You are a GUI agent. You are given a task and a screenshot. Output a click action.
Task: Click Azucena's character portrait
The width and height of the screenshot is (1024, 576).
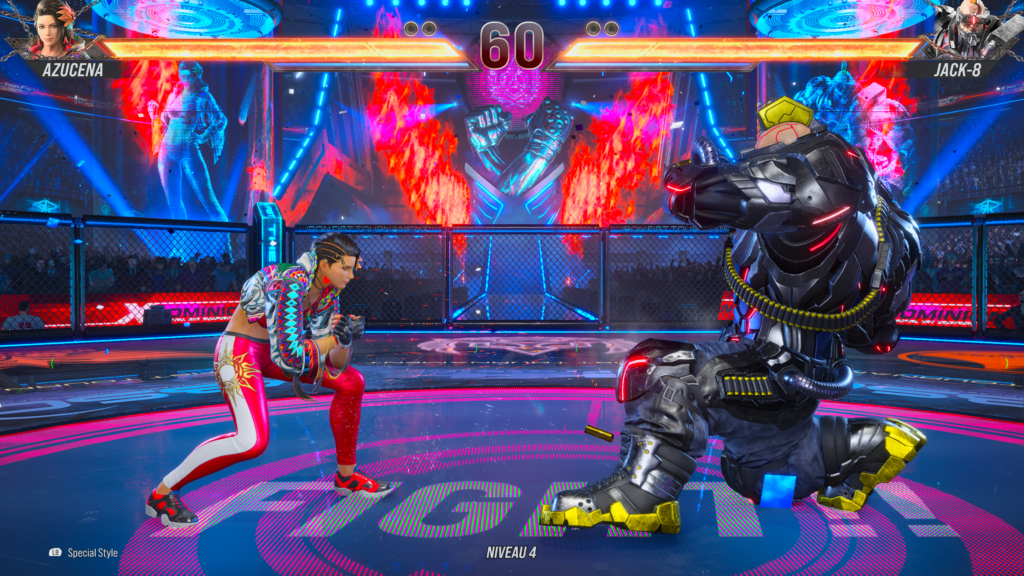pyautogui.click(x=60, y=28)
